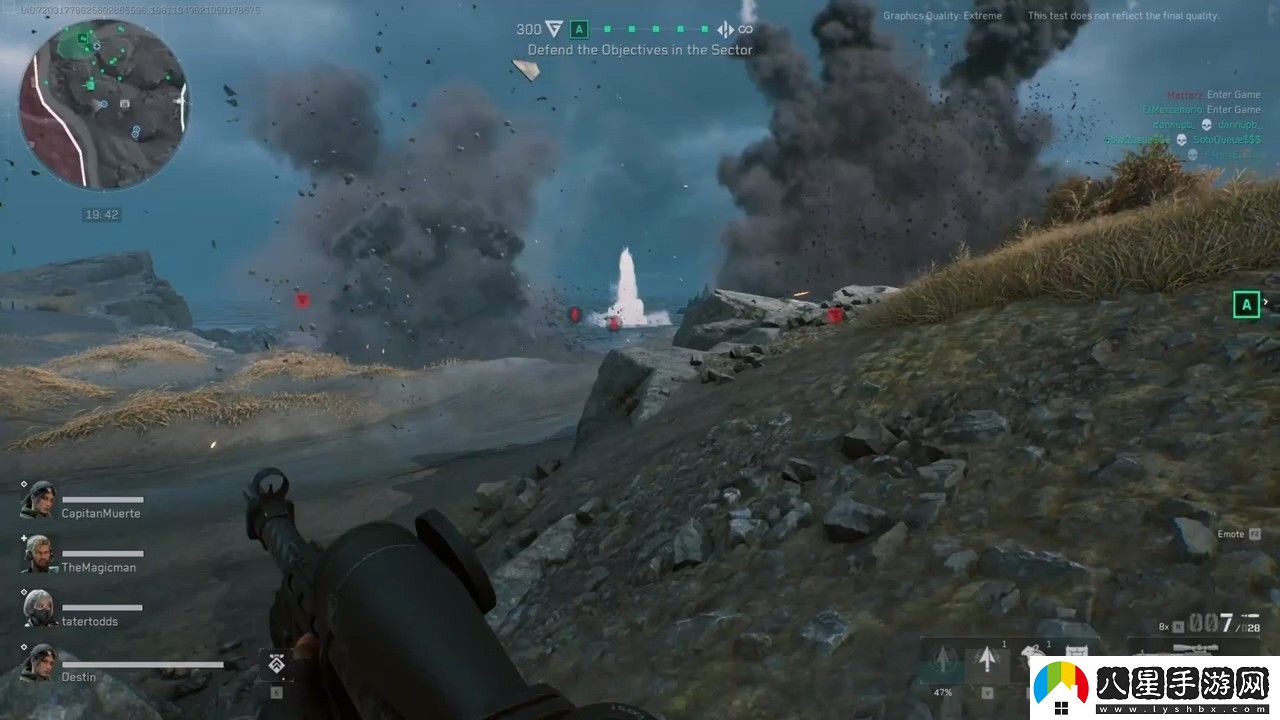Select the A objective marker in top bar
The image size is (1280, 720).
coord(579,29)
